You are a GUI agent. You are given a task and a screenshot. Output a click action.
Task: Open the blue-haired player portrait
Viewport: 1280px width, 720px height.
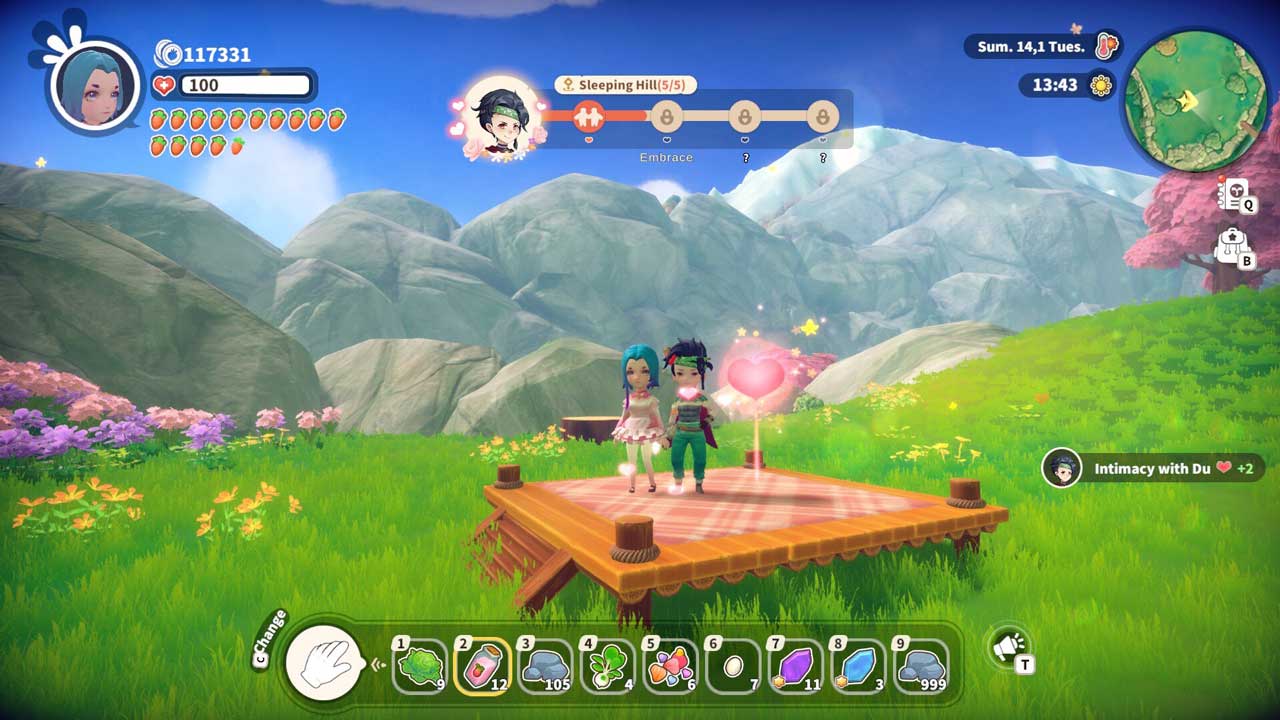(x=95, y=84)
